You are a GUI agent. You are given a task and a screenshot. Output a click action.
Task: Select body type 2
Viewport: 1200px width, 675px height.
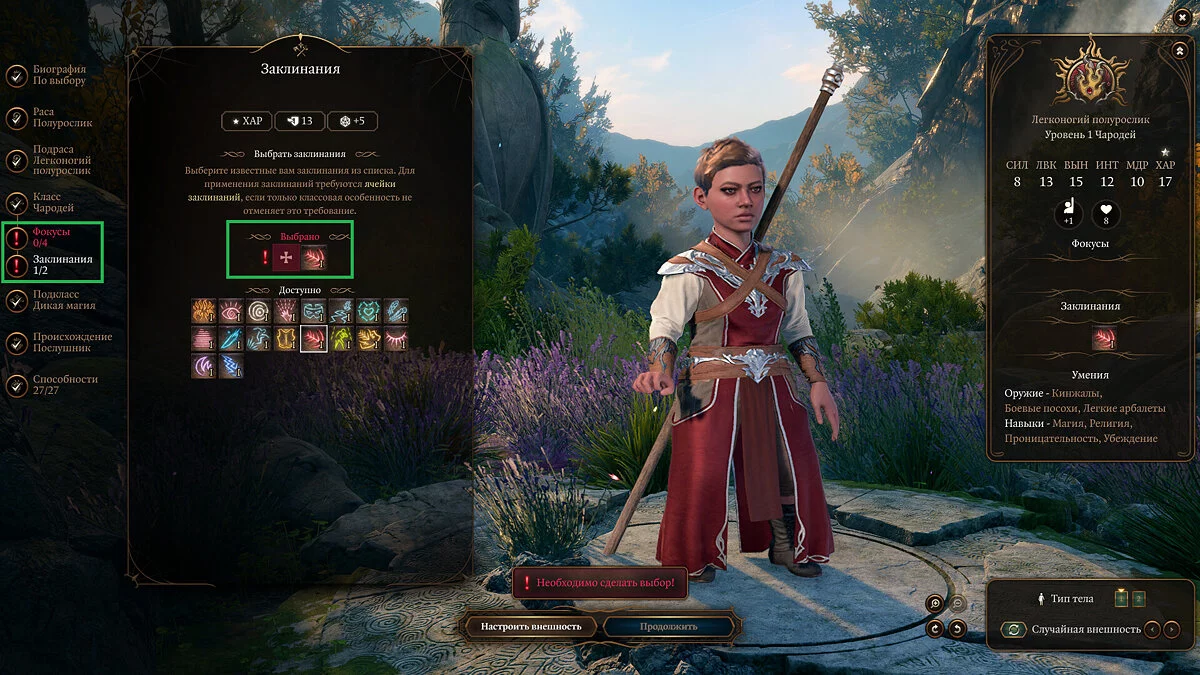pyautogui.click(x=1138, y=599)
